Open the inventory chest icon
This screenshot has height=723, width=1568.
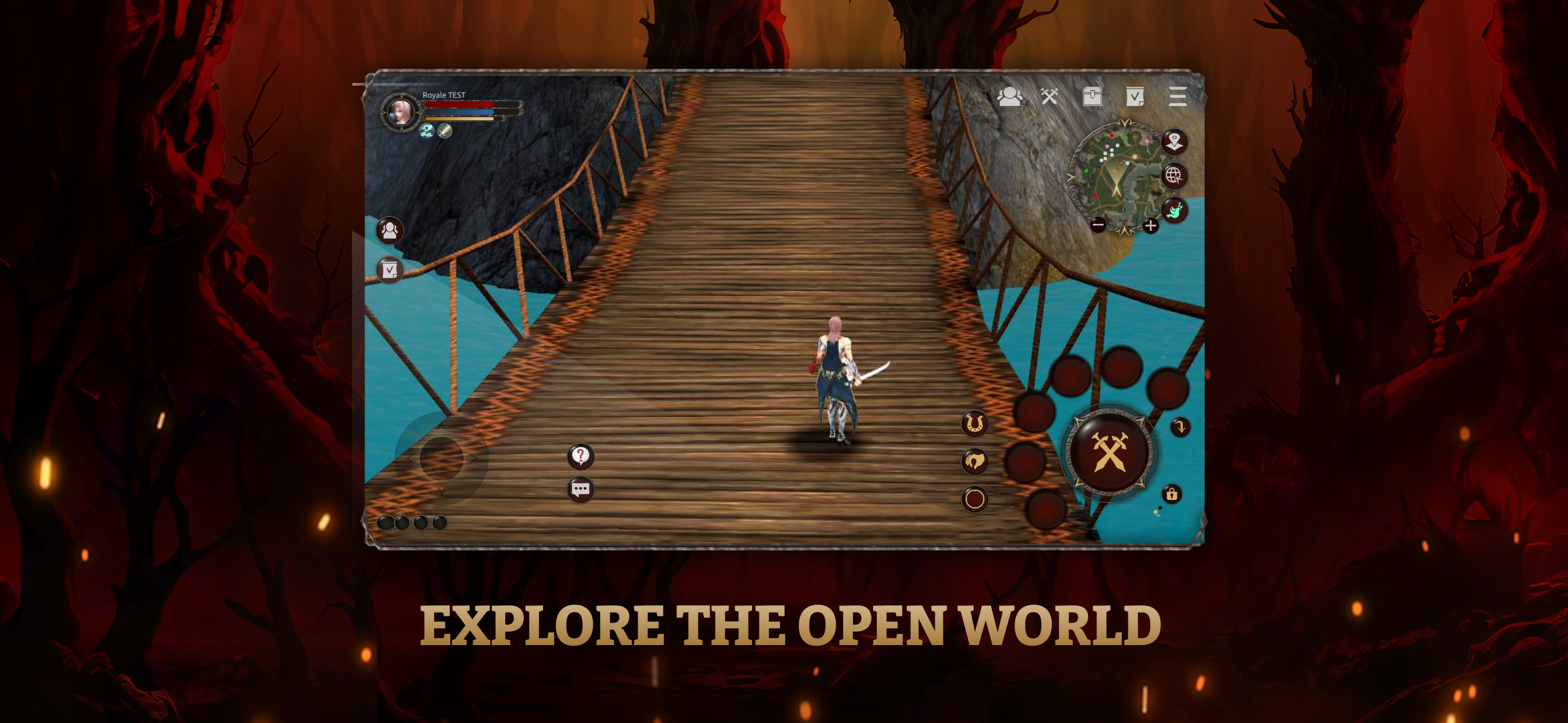click(1092, 98)
